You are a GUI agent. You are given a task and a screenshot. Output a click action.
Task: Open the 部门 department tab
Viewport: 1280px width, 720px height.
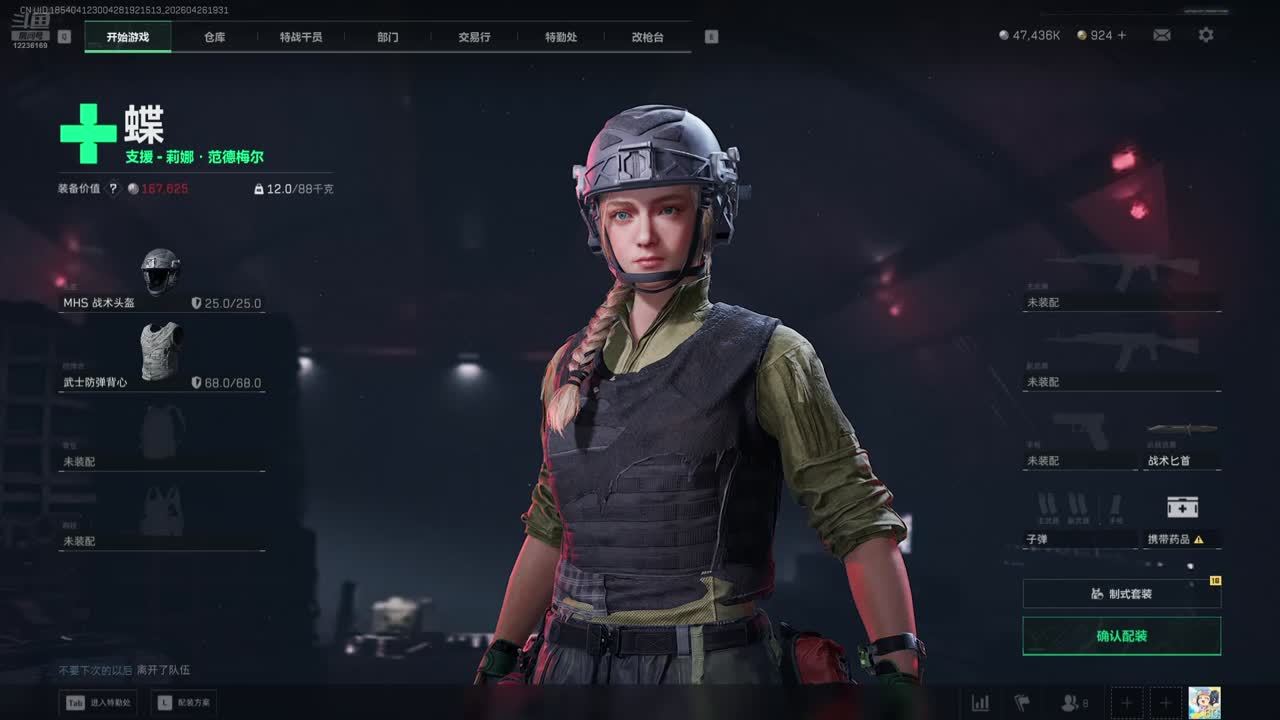(x=388, y=37)
